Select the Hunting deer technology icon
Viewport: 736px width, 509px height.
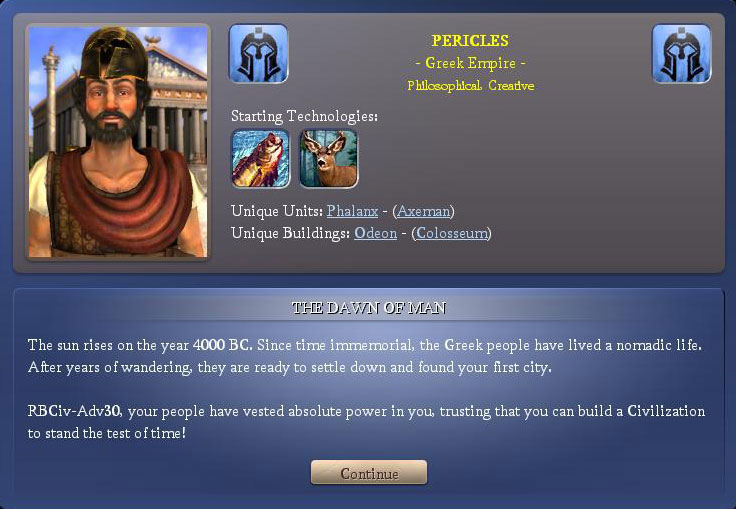pyautogui.click(x=328, y=158)
